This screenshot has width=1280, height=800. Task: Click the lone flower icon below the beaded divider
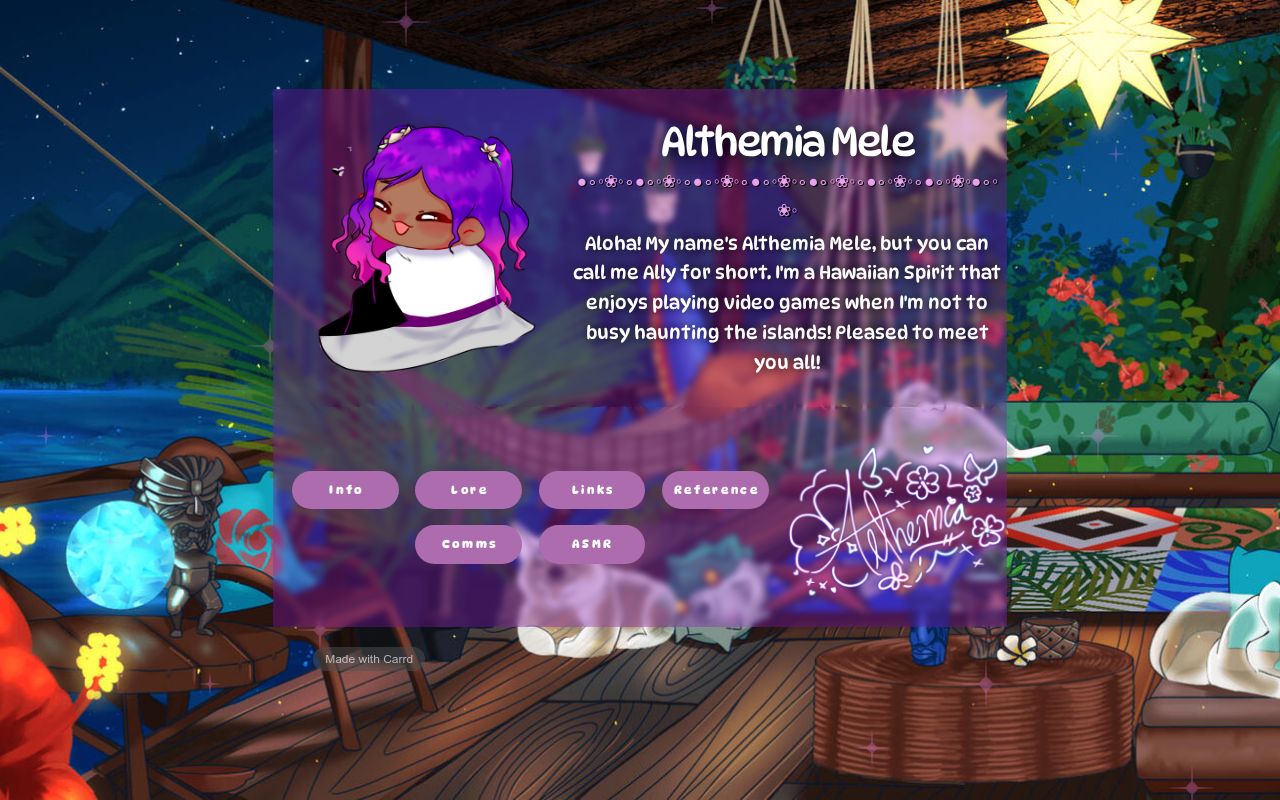785,210
